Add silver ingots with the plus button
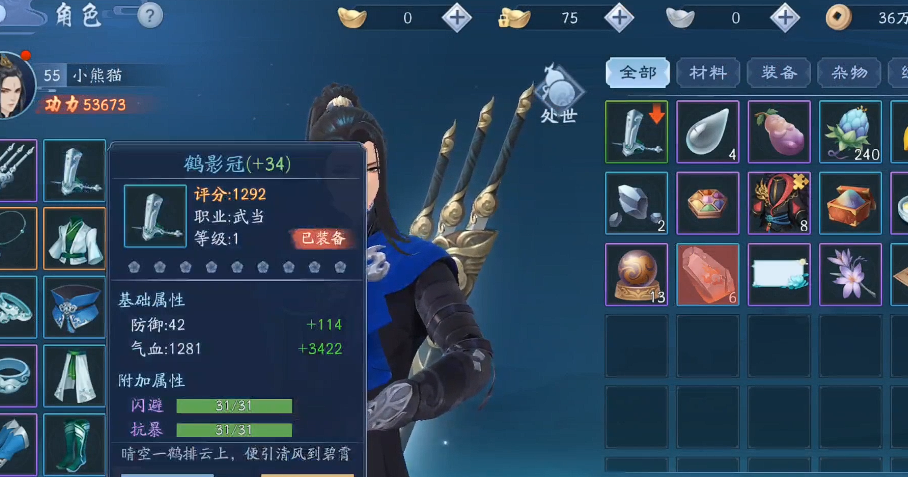The image size is (908, 477). click(786, 17)
